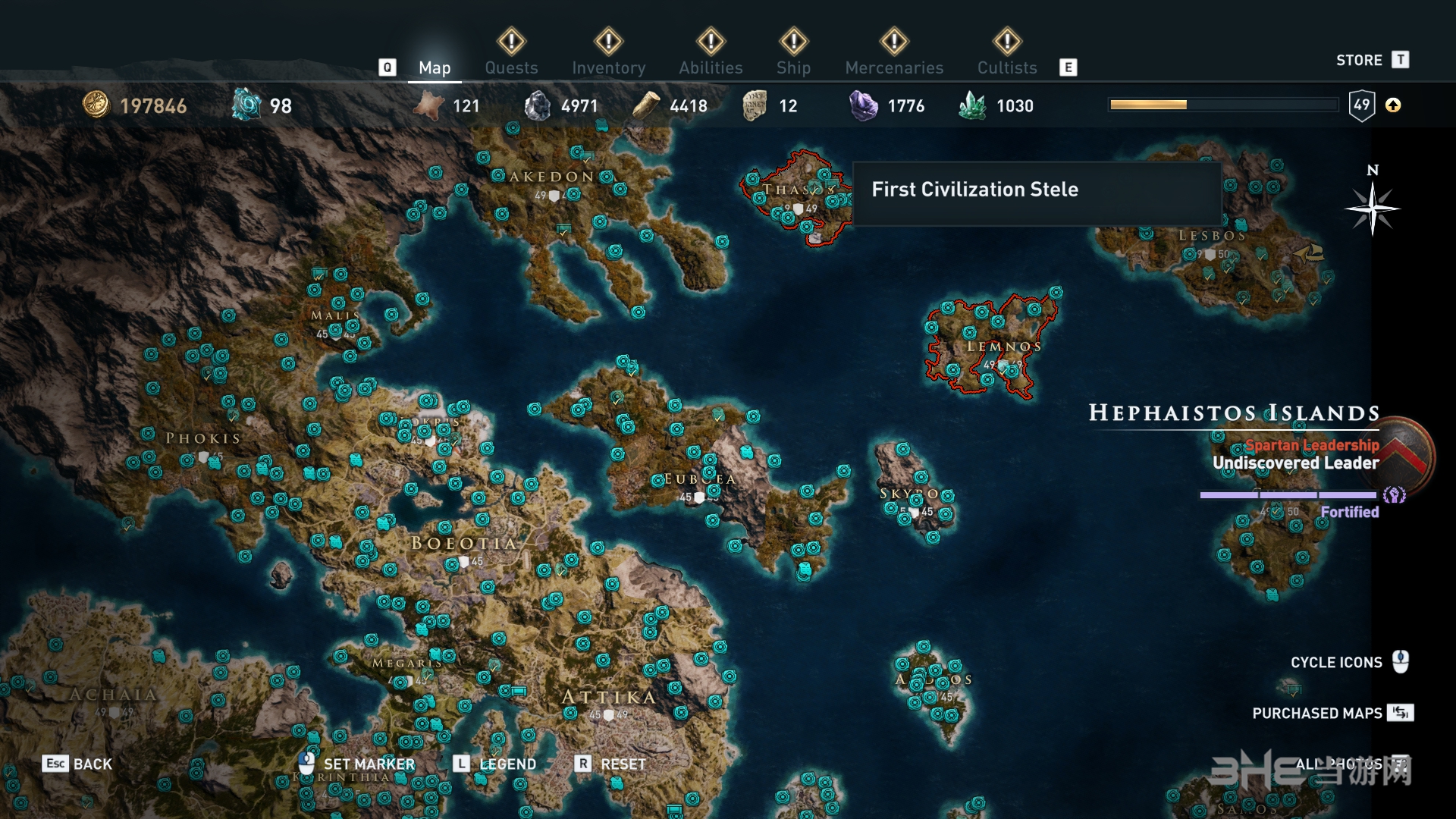Go to the Abilities tab
Viewport: 1456px width, 819px height.
tap(711, 67)
